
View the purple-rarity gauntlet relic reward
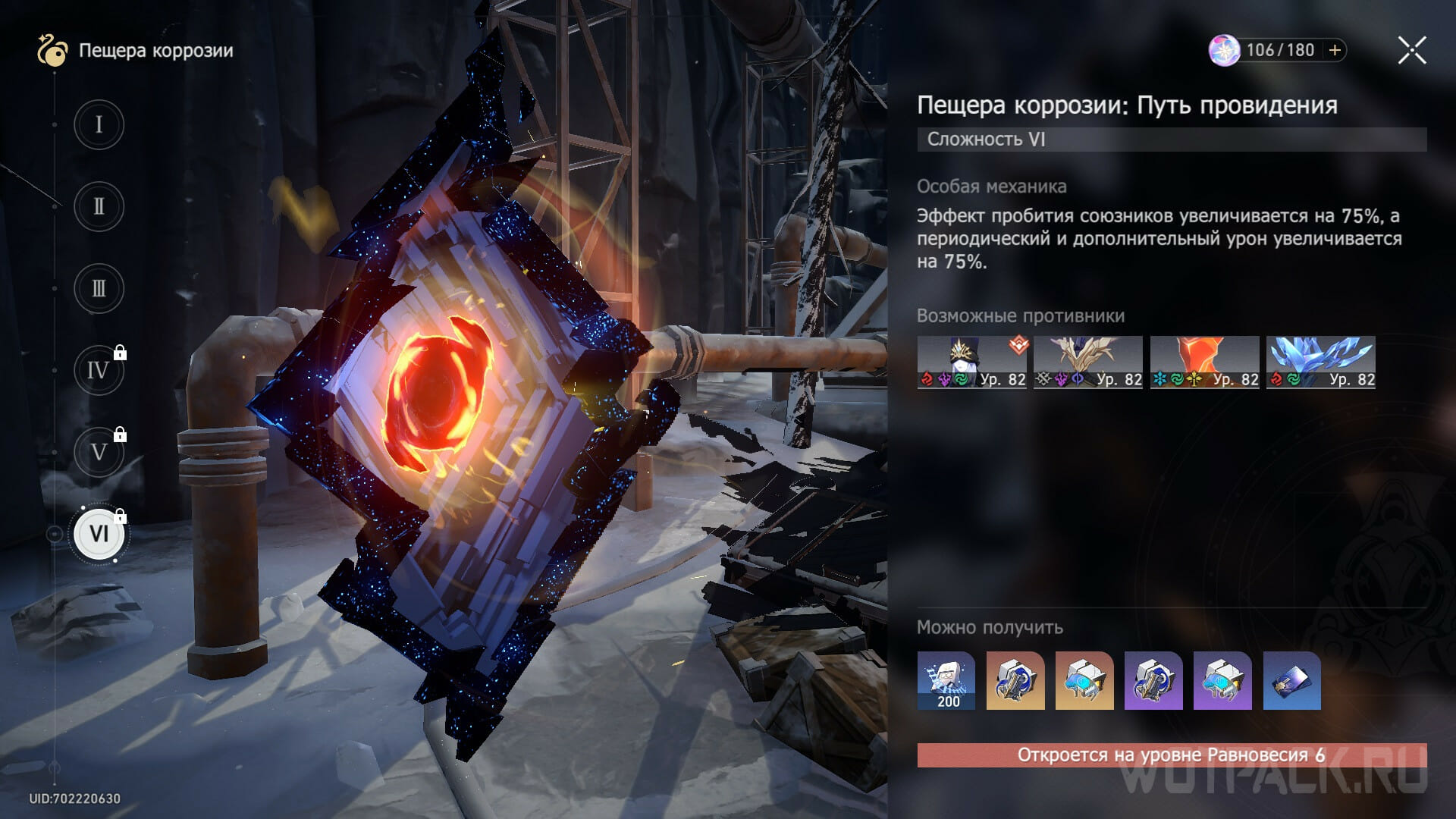click(x=1153, y=680)
